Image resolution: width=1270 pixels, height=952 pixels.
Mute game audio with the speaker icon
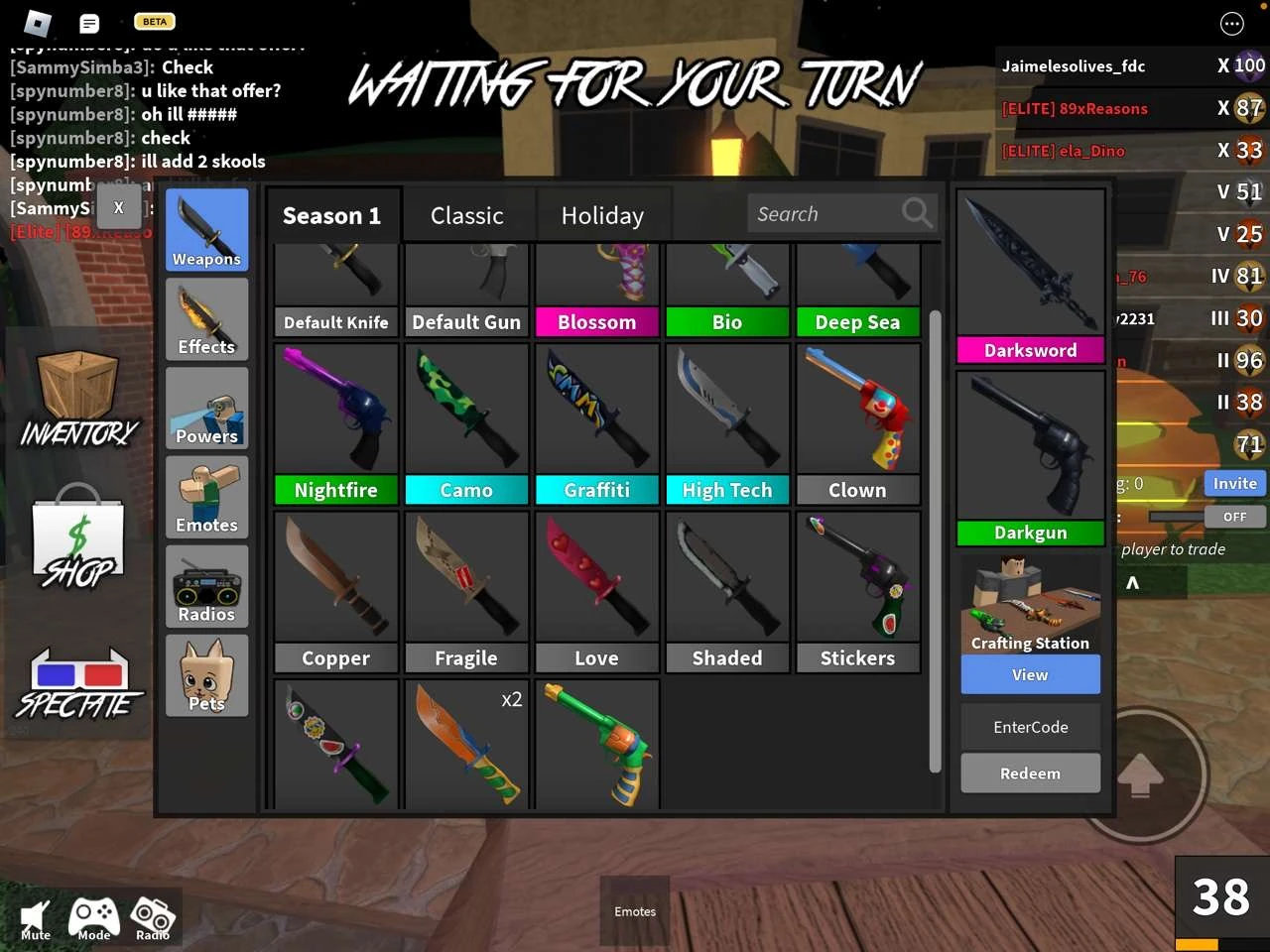click(x=35, y=914)
